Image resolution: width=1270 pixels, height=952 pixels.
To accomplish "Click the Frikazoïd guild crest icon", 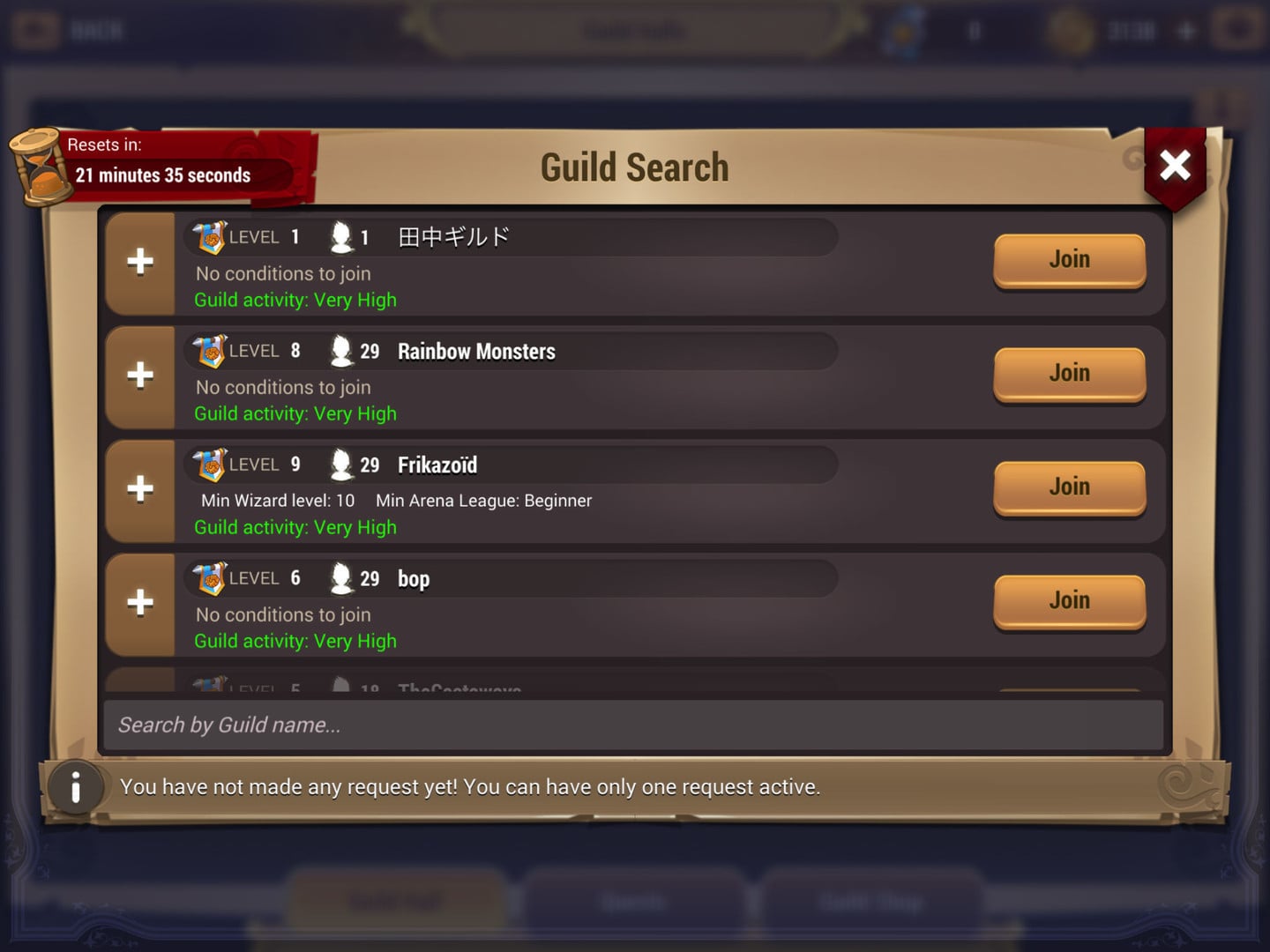I will [x=209, y=464].
